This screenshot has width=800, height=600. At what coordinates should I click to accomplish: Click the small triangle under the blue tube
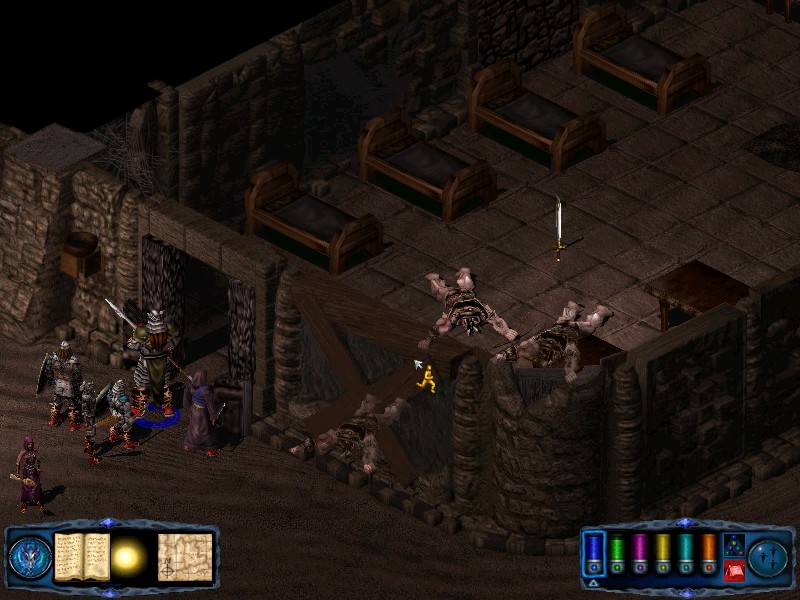click(x=593, y=582)
